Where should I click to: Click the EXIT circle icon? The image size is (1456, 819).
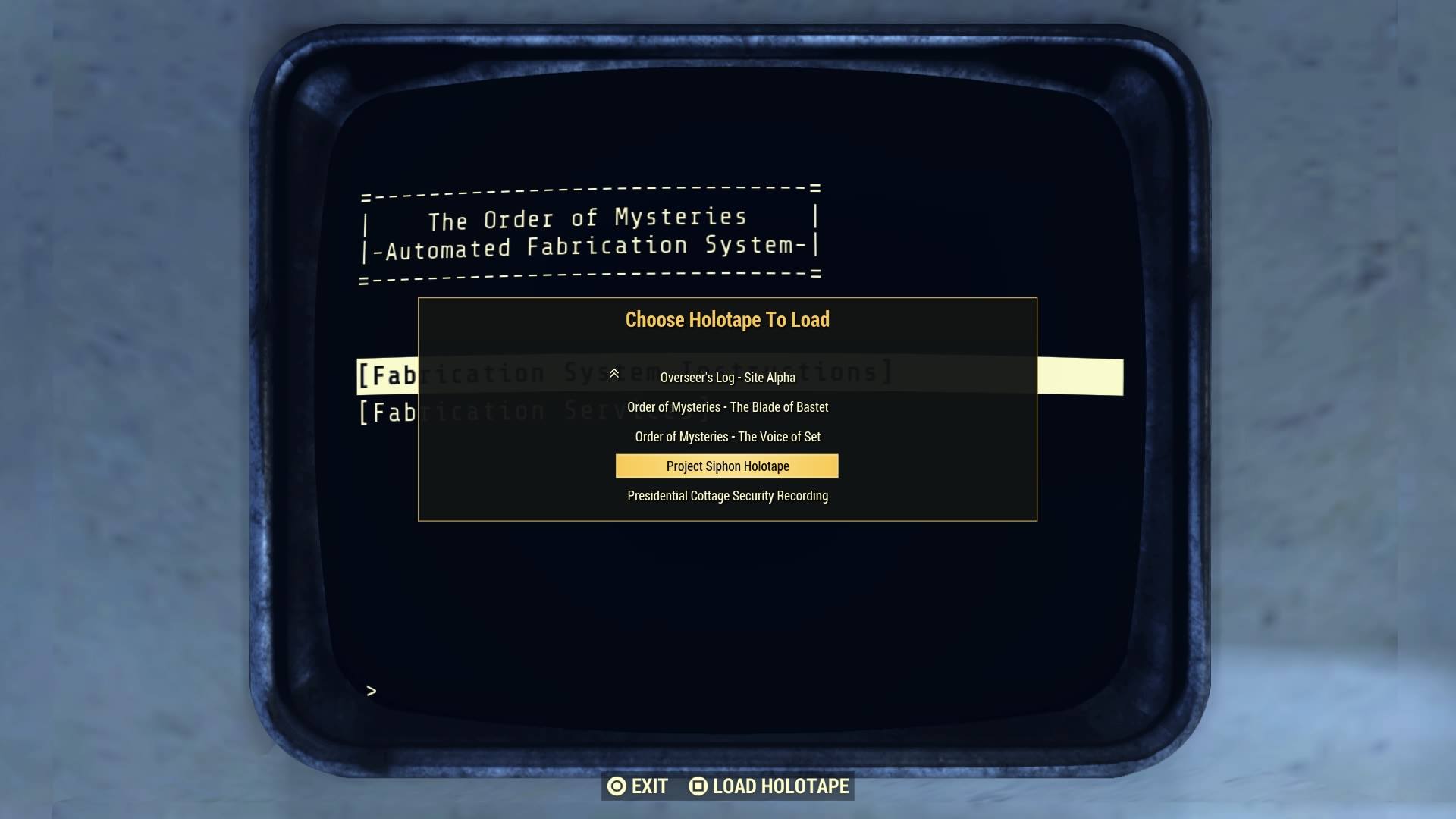(617, 786)
